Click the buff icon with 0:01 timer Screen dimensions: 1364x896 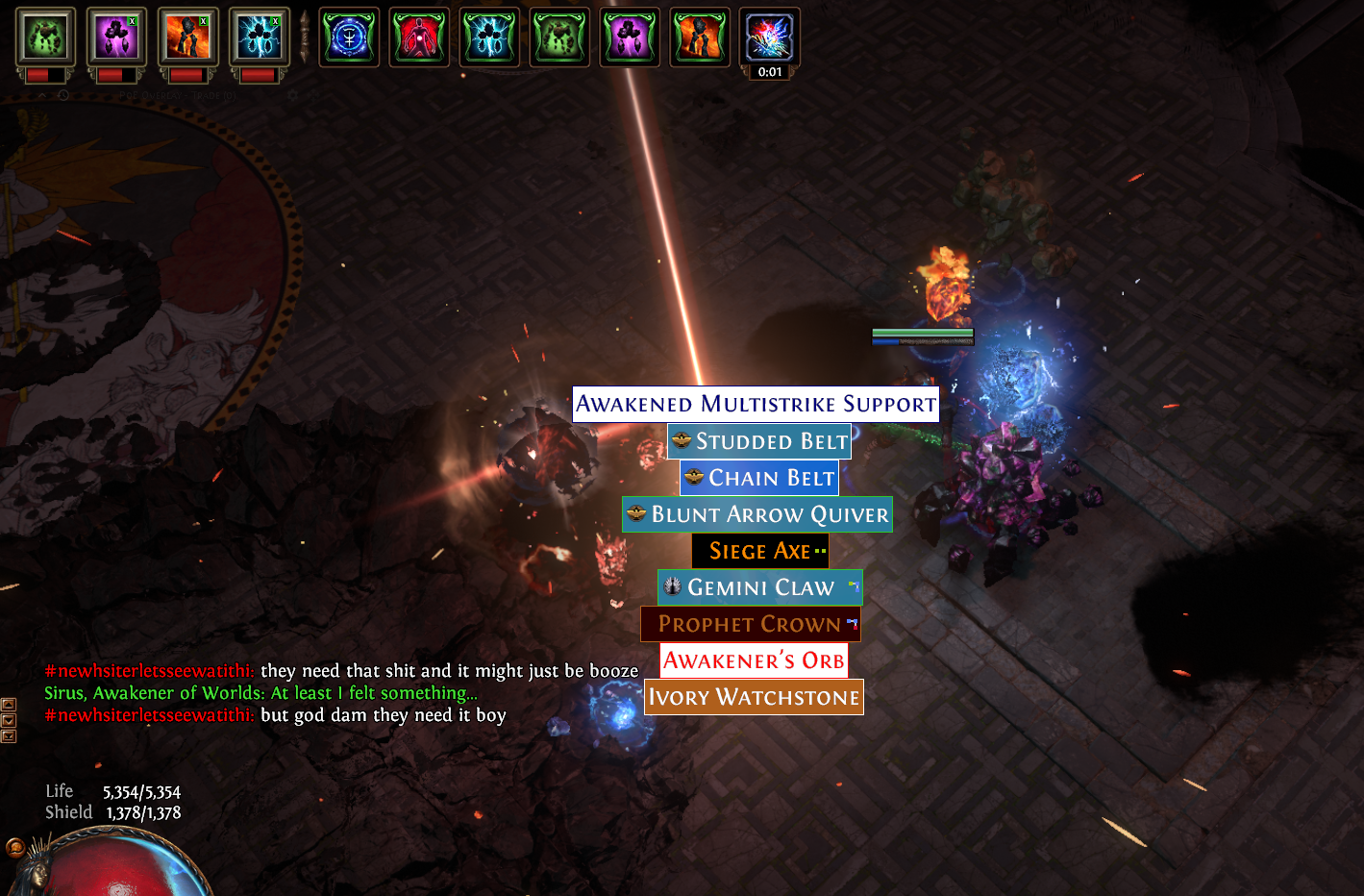coord(769,38)
